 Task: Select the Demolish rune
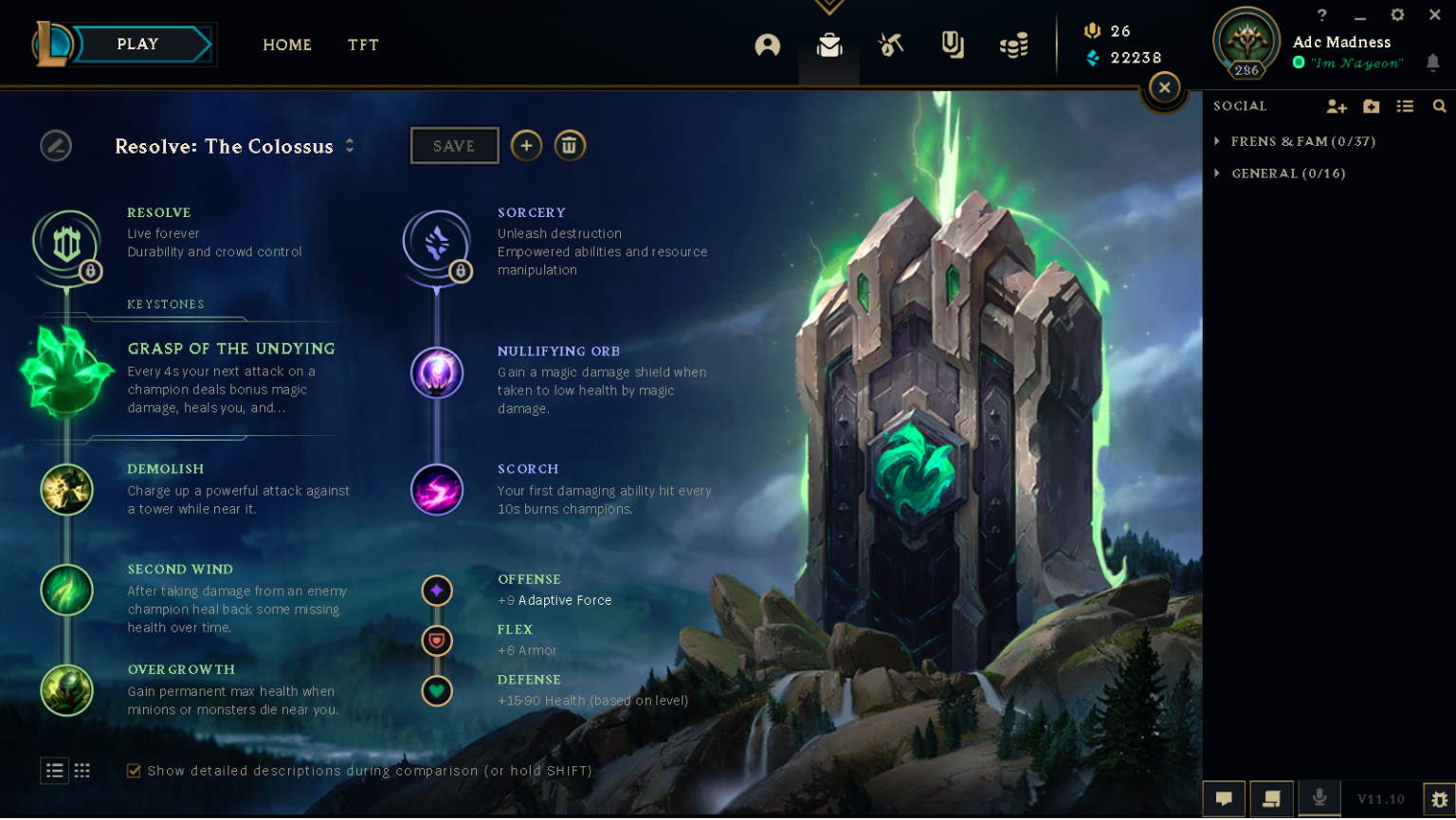pos(67,490)
